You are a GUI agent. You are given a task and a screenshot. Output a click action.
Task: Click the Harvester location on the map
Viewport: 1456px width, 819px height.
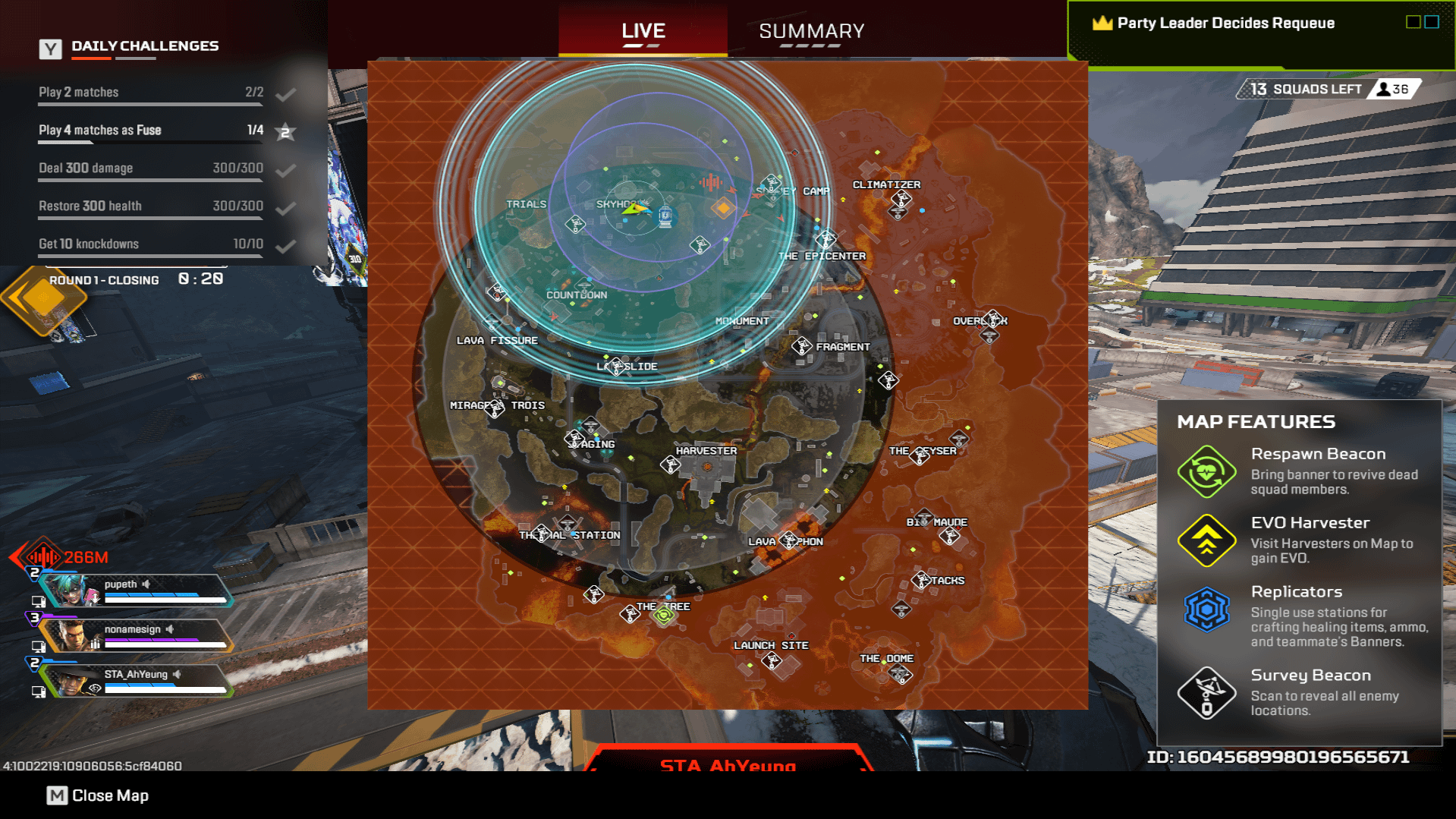(x=706, y=451)
